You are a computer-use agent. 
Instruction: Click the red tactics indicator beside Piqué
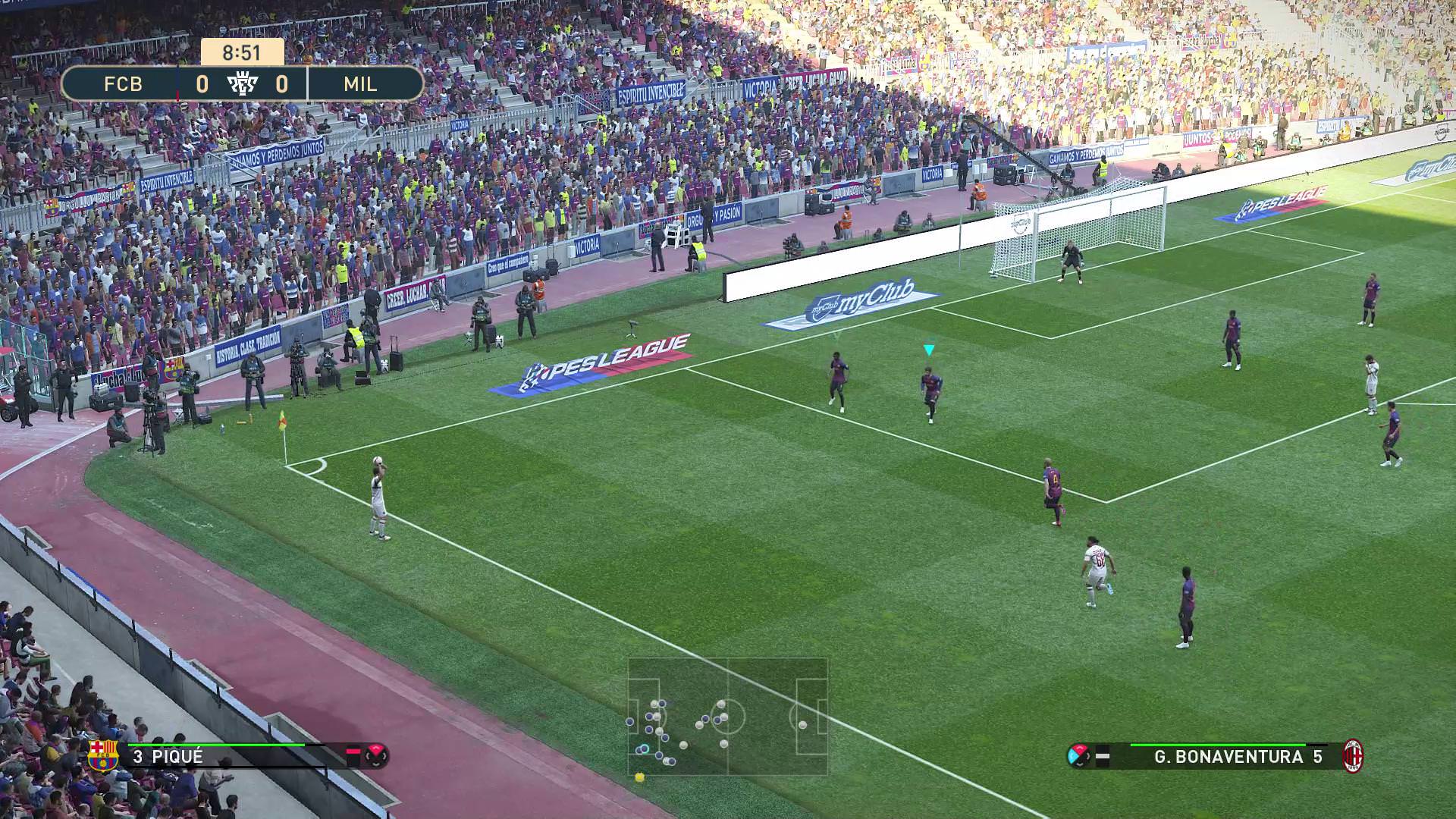[376, 755]
